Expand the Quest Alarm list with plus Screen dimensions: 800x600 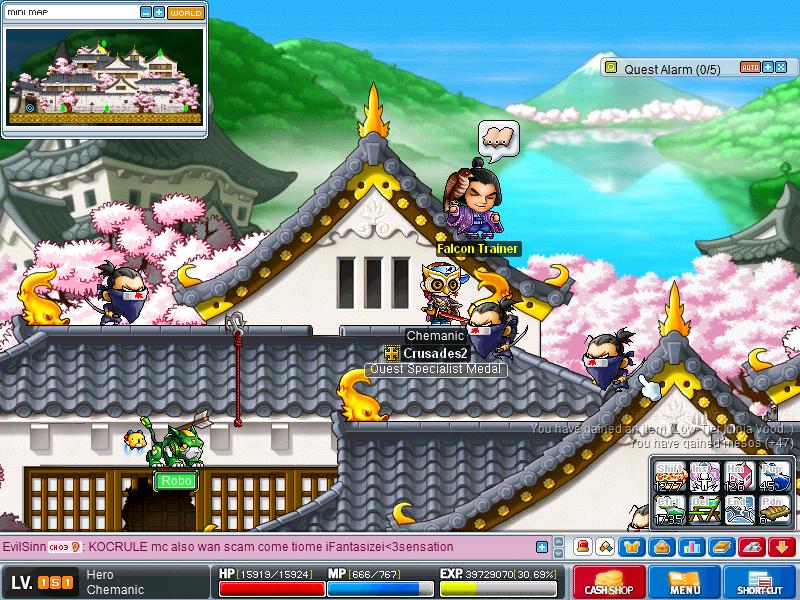click(768, 68)
